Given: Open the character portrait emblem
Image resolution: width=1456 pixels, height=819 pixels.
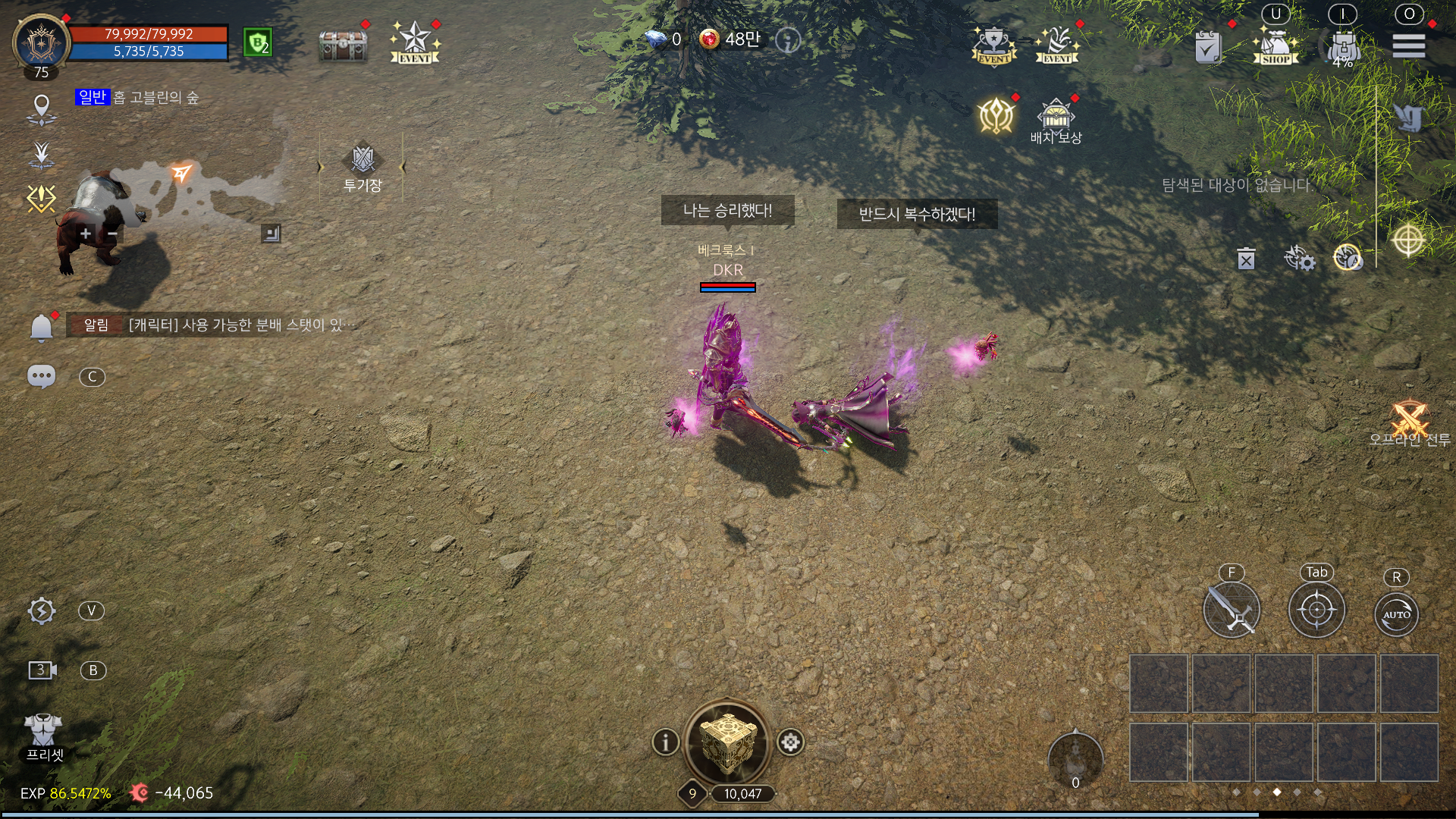Looking at the screenshot, I should coord(41,42).
